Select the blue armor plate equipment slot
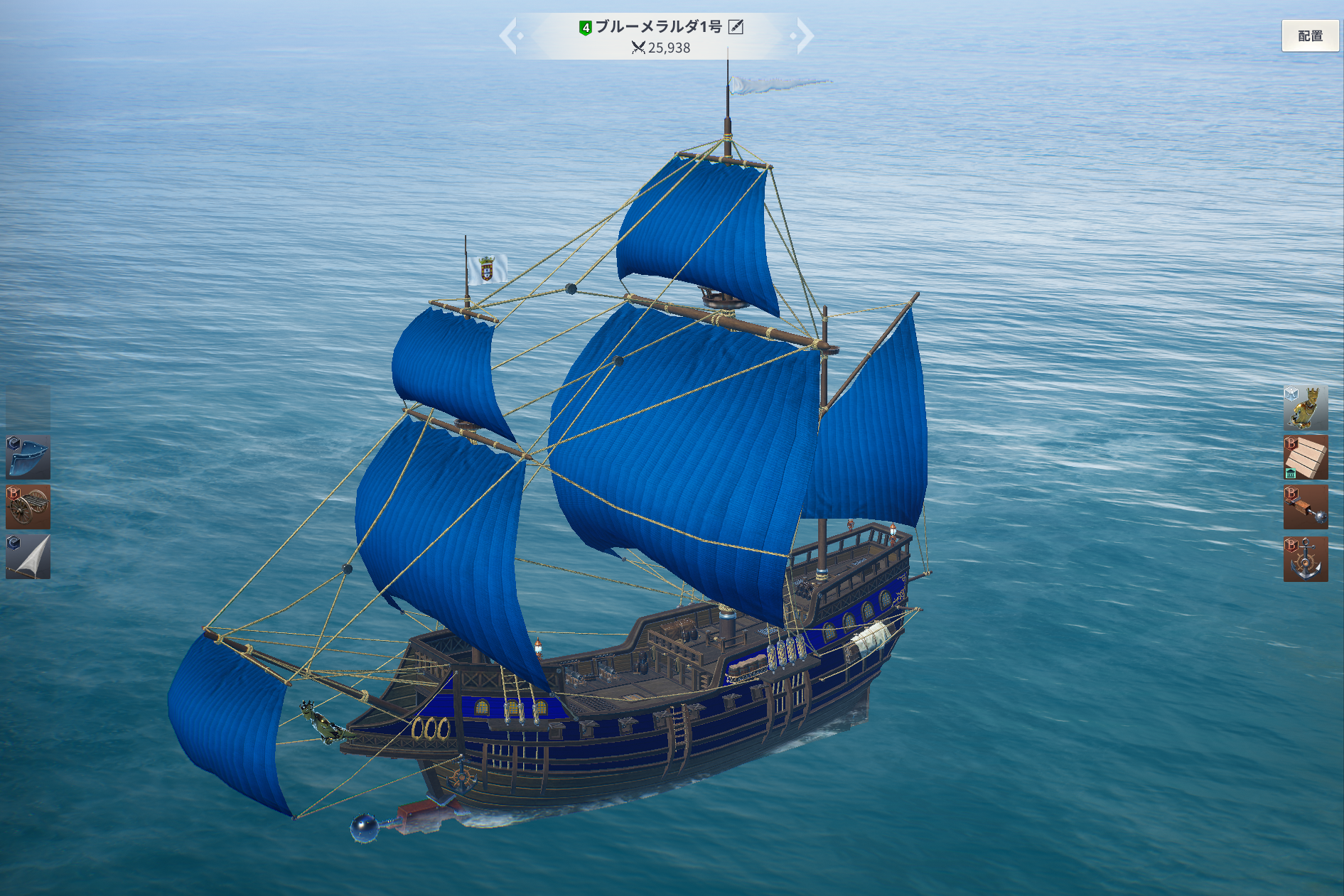The height and width of the screenshot is (896, 1344). (x=28, y=458)
